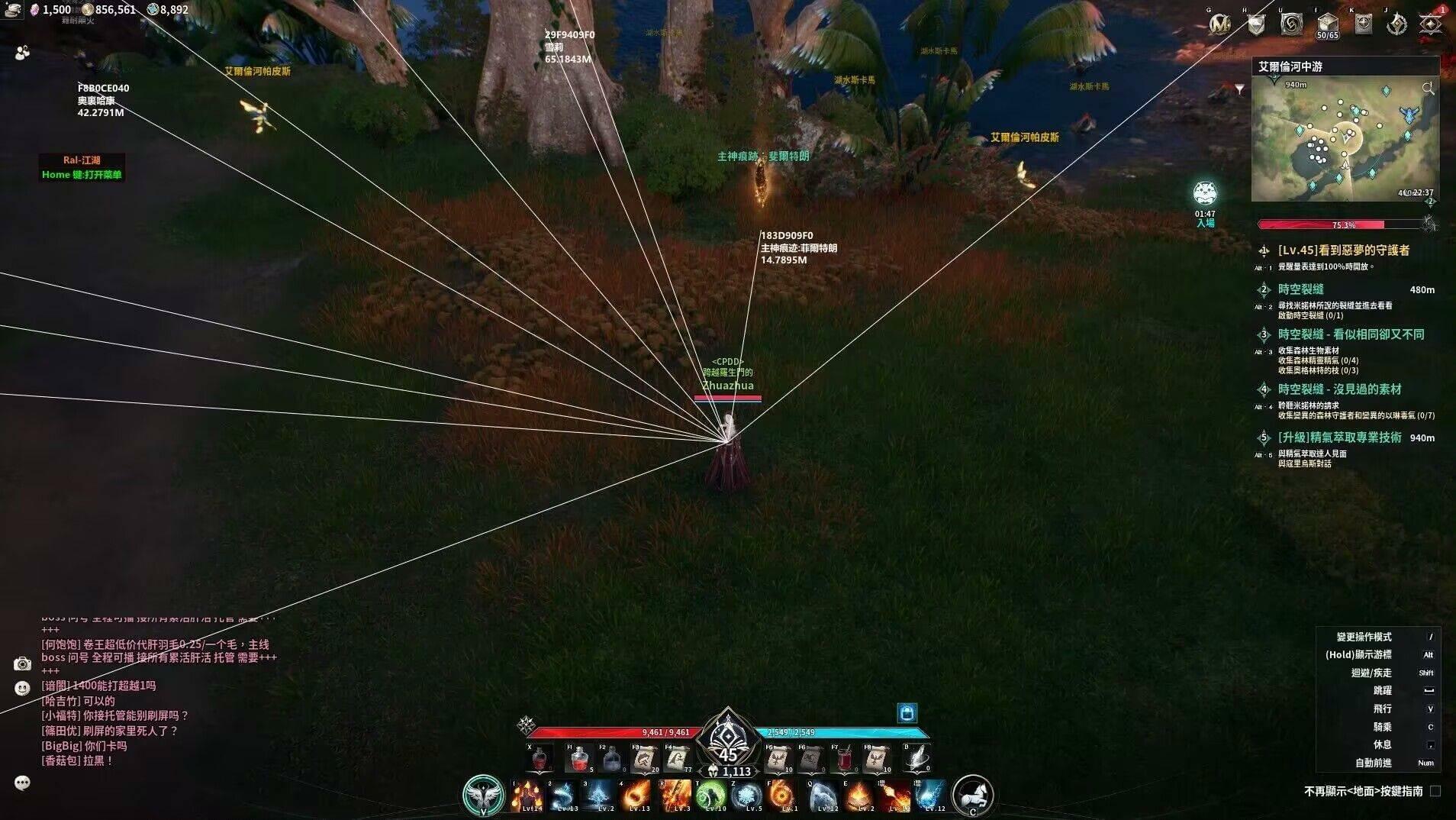Summon mount with the horse icon

(x=973, y=796)
